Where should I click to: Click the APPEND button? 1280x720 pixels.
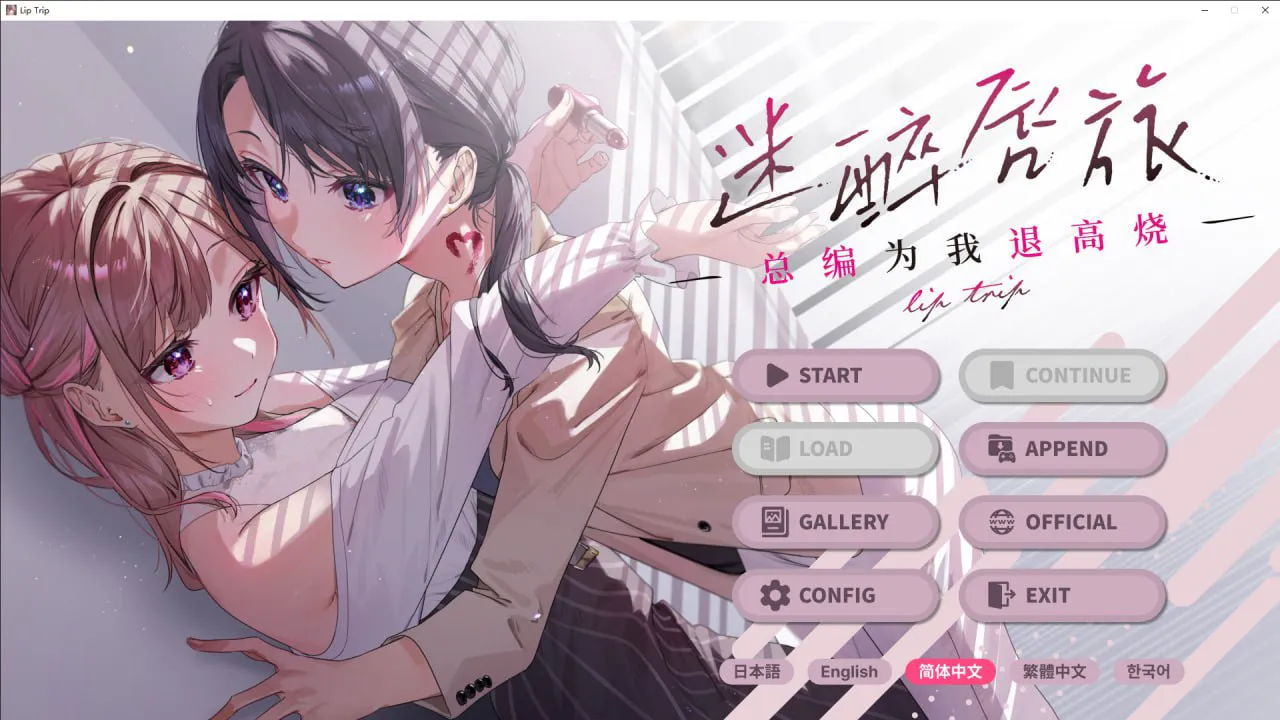click(x=1063, y=449)
